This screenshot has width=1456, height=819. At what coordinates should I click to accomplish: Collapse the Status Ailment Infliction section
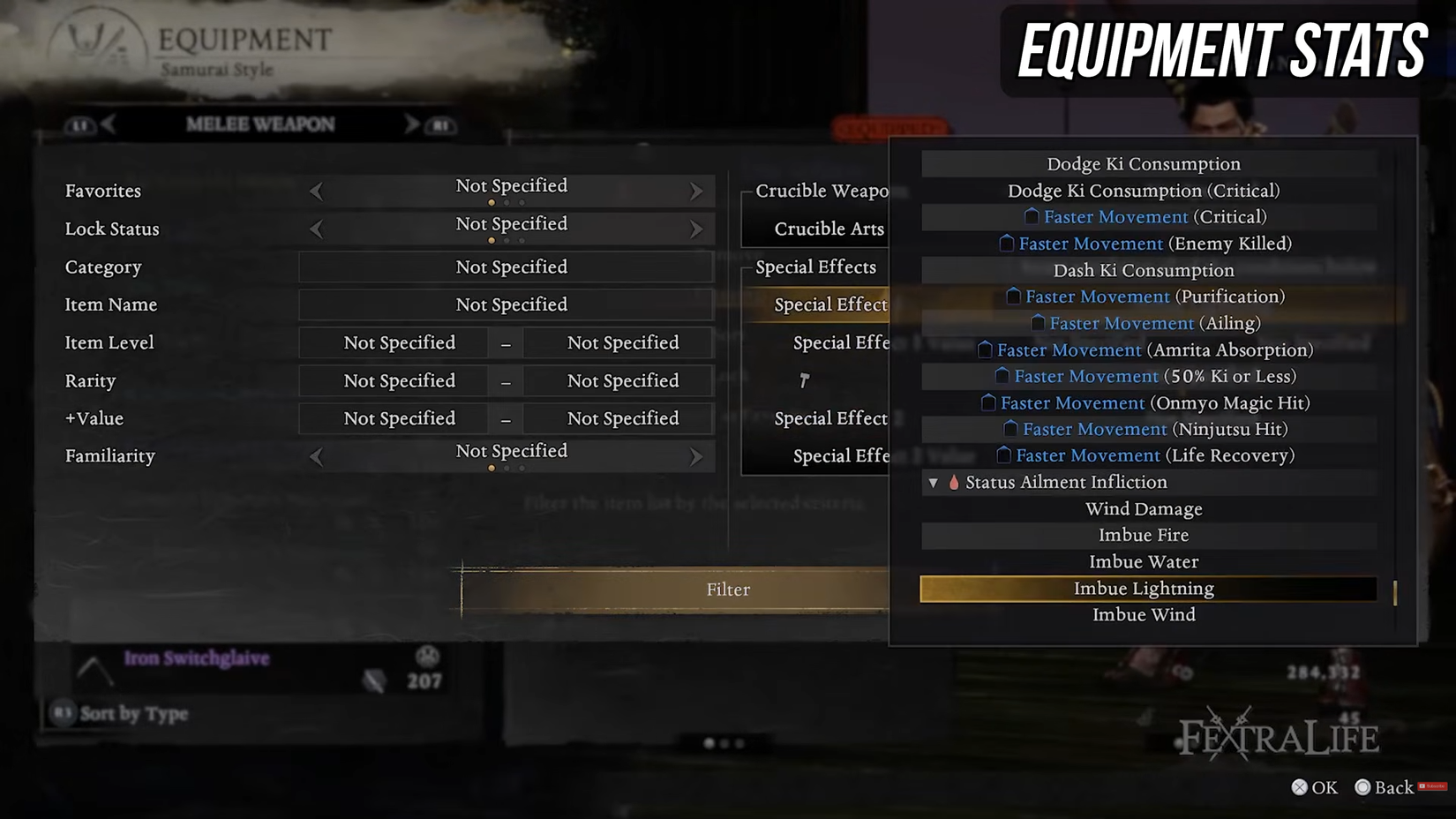(x=934, y=483)
